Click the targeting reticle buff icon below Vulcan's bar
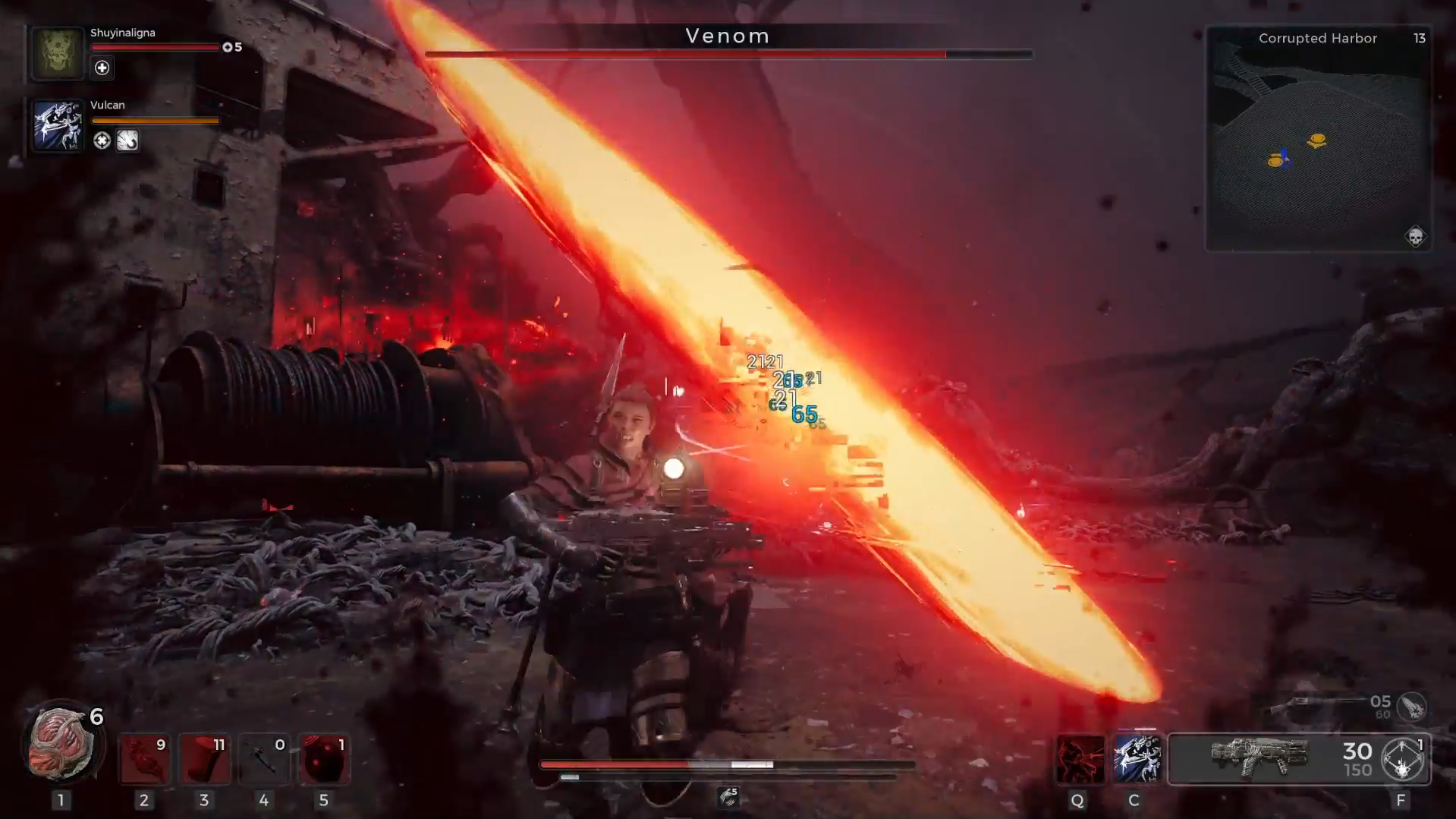This screenshot has width=1456, height=819. click(102, 141)
